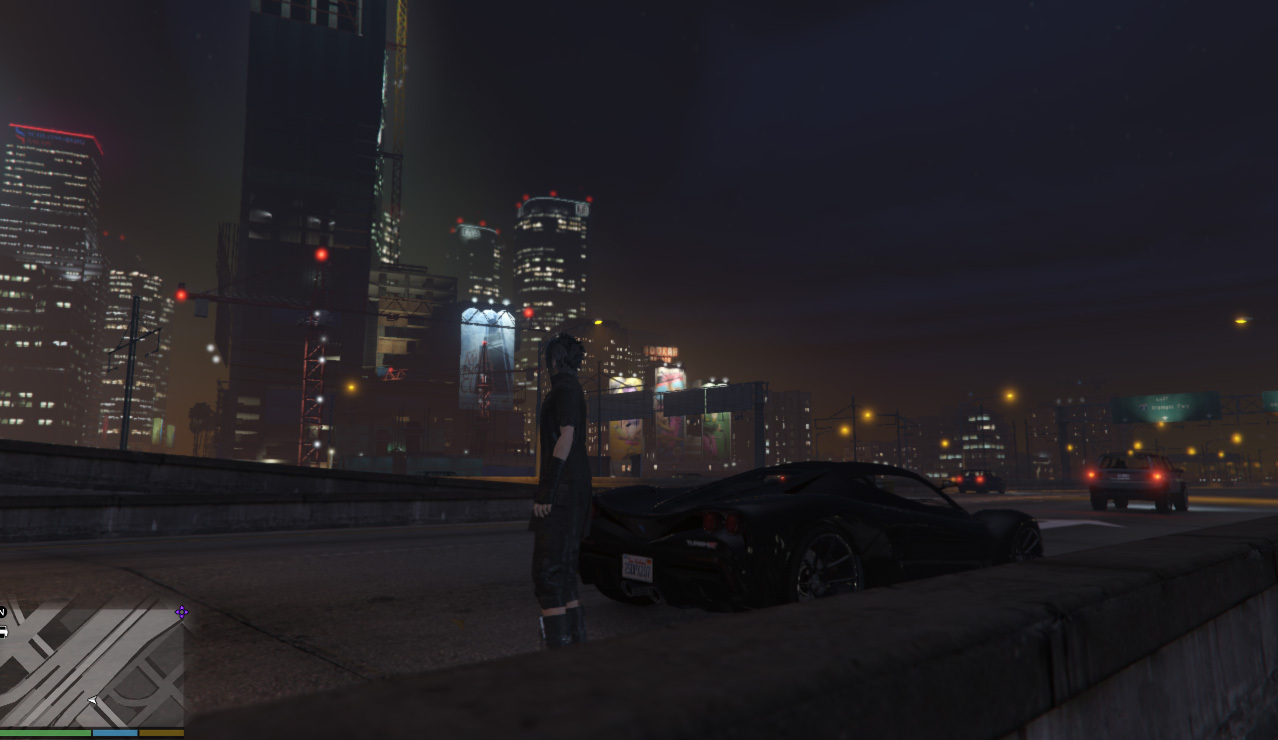Select the white vehicle blip on minimap edge

click(3, 632)
